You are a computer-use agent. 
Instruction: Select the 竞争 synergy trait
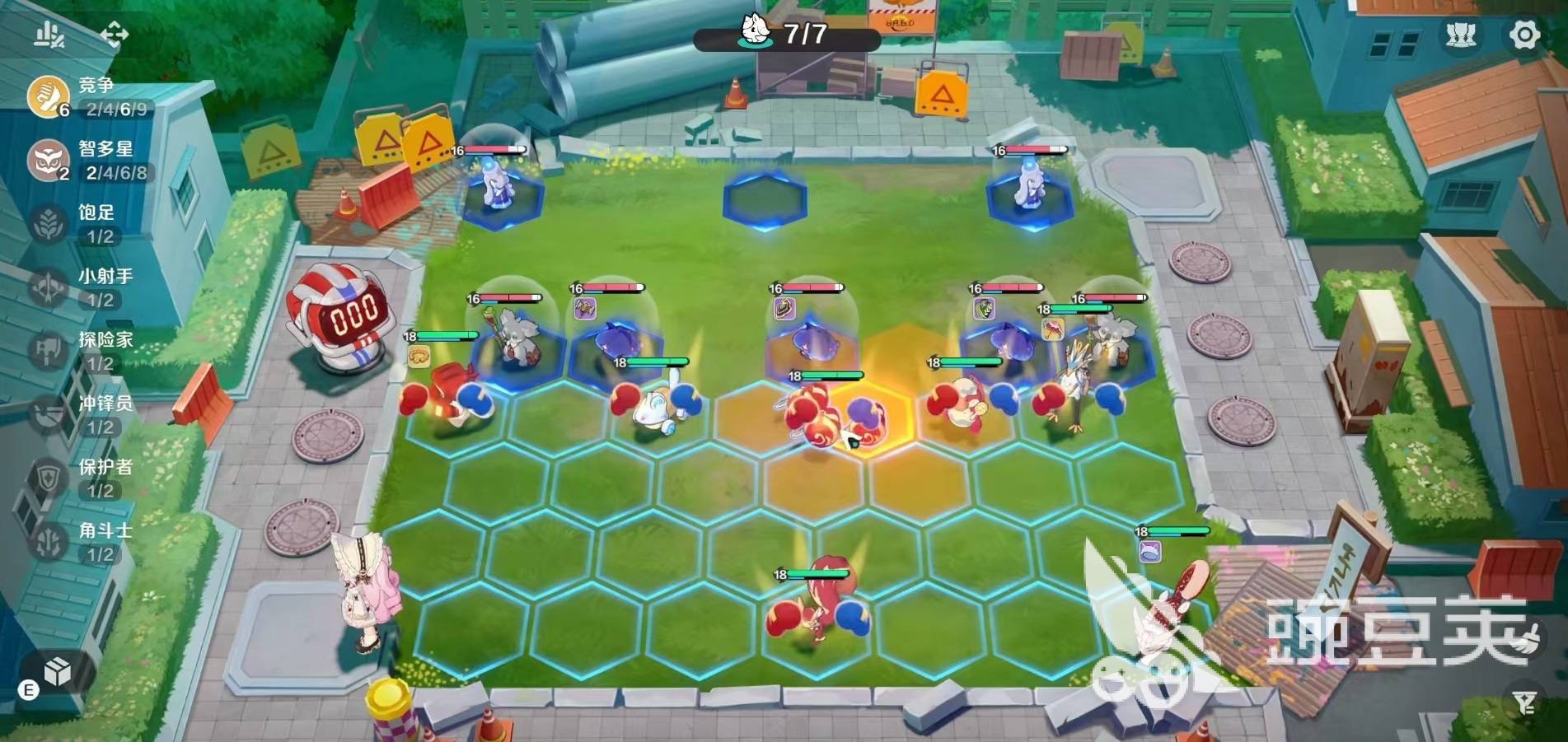pos(49,96)
